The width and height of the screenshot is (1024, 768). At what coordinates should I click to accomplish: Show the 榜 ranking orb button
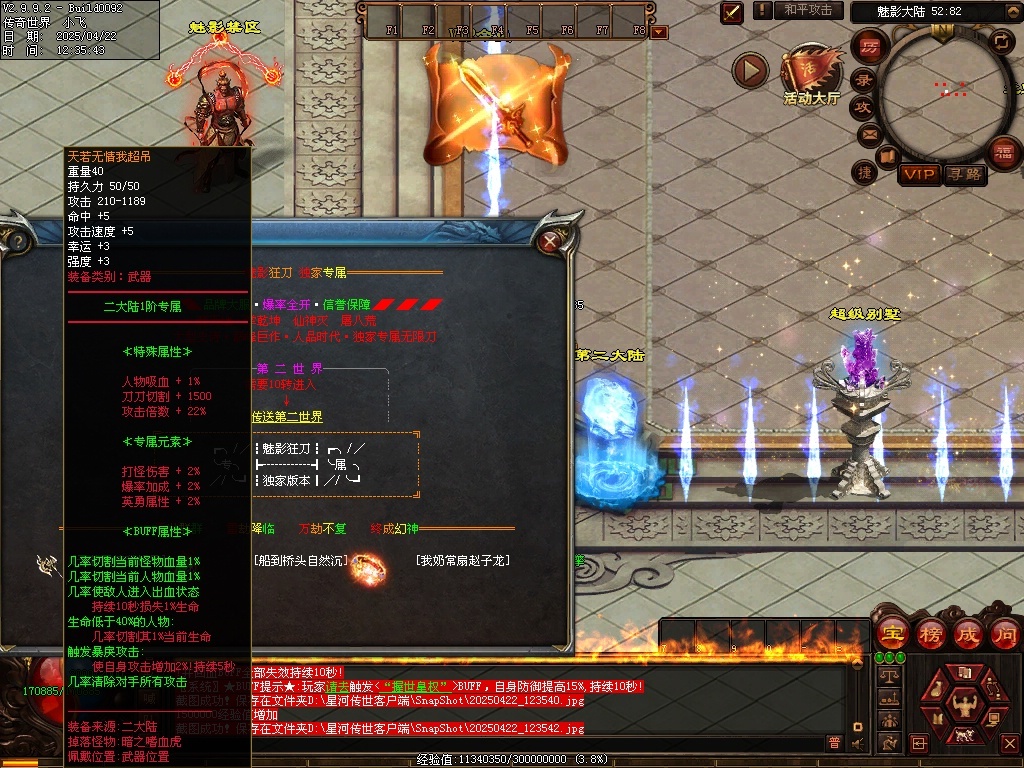point(931,633)
